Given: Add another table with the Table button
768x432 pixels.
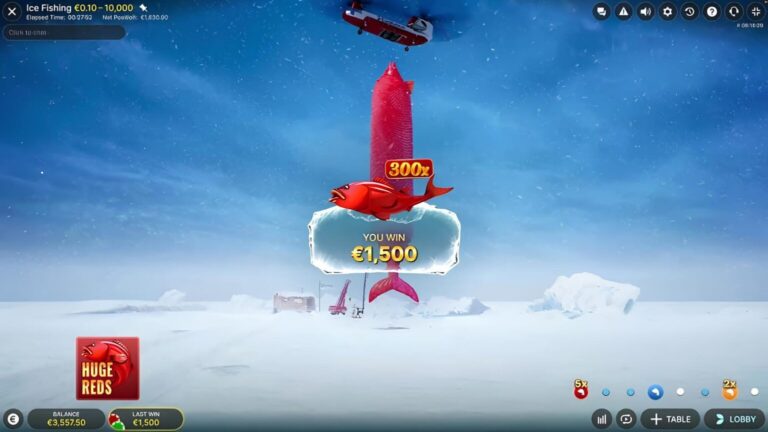Looking at the screenshot, I should point(670,419).
